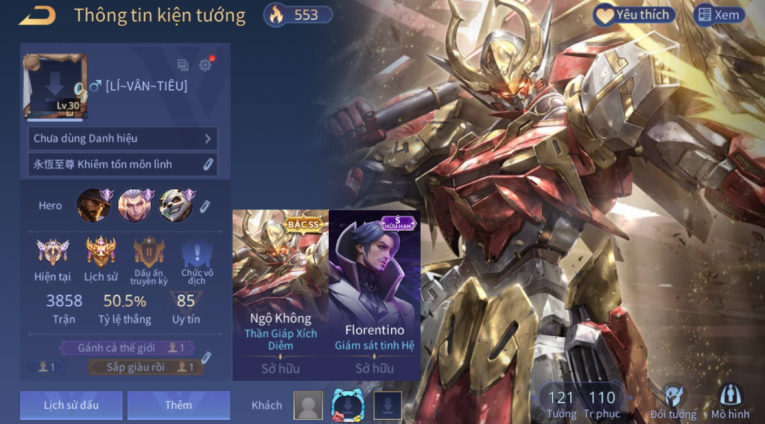The width and height of the screenshot is (765, 424).
Task: Edit the Khiêm tốn môn lĩnh signature
Action: pos(207,164)
